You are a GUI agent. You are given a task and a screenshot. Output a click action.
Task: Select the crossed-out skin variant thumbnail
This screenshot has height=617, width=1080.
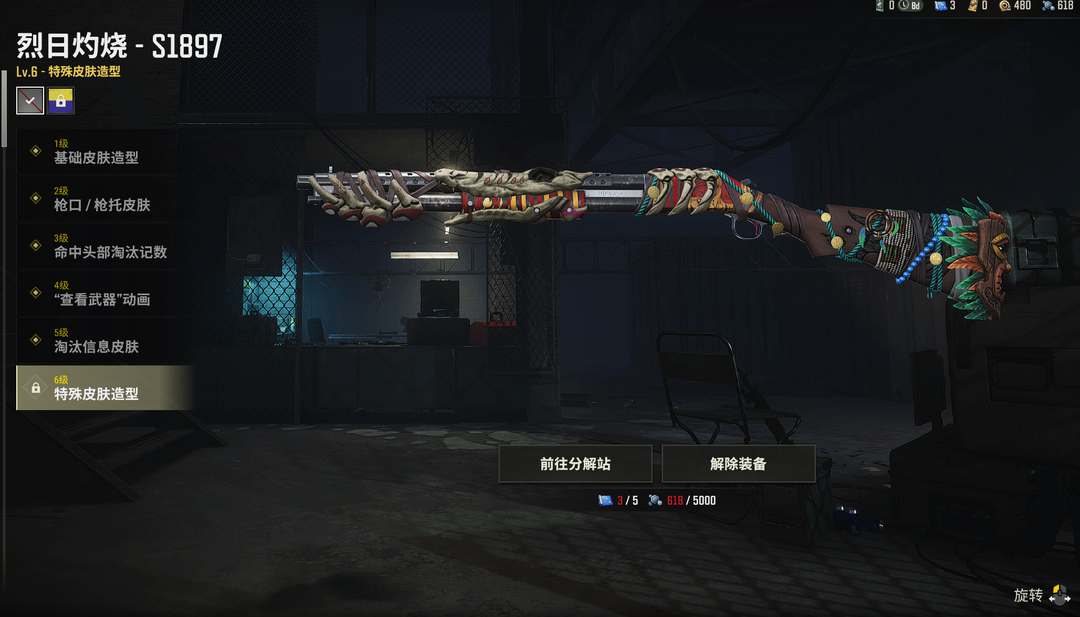pyautogui.click(x=30, y=101)
